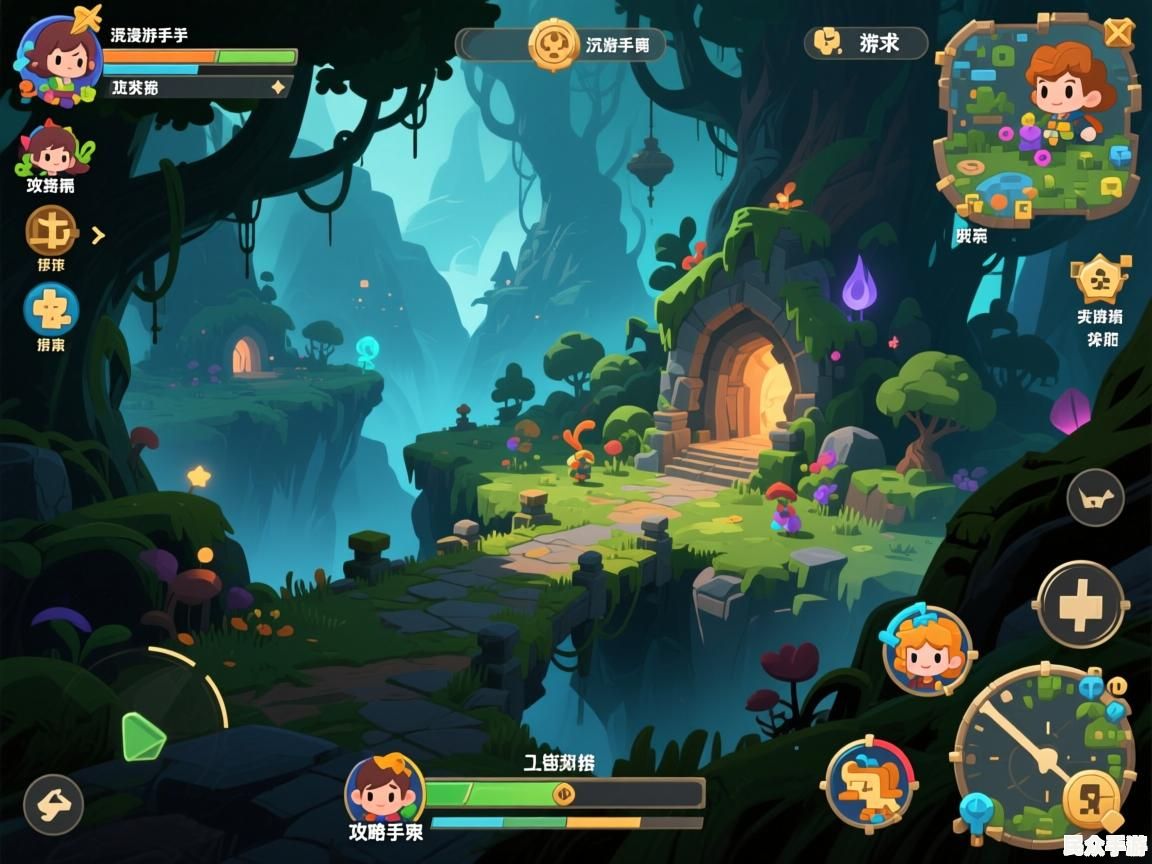This screenshot has width=1152, height=864.
Task: Select the red-haired girl companion icon
Action: (x=50, y=150)
